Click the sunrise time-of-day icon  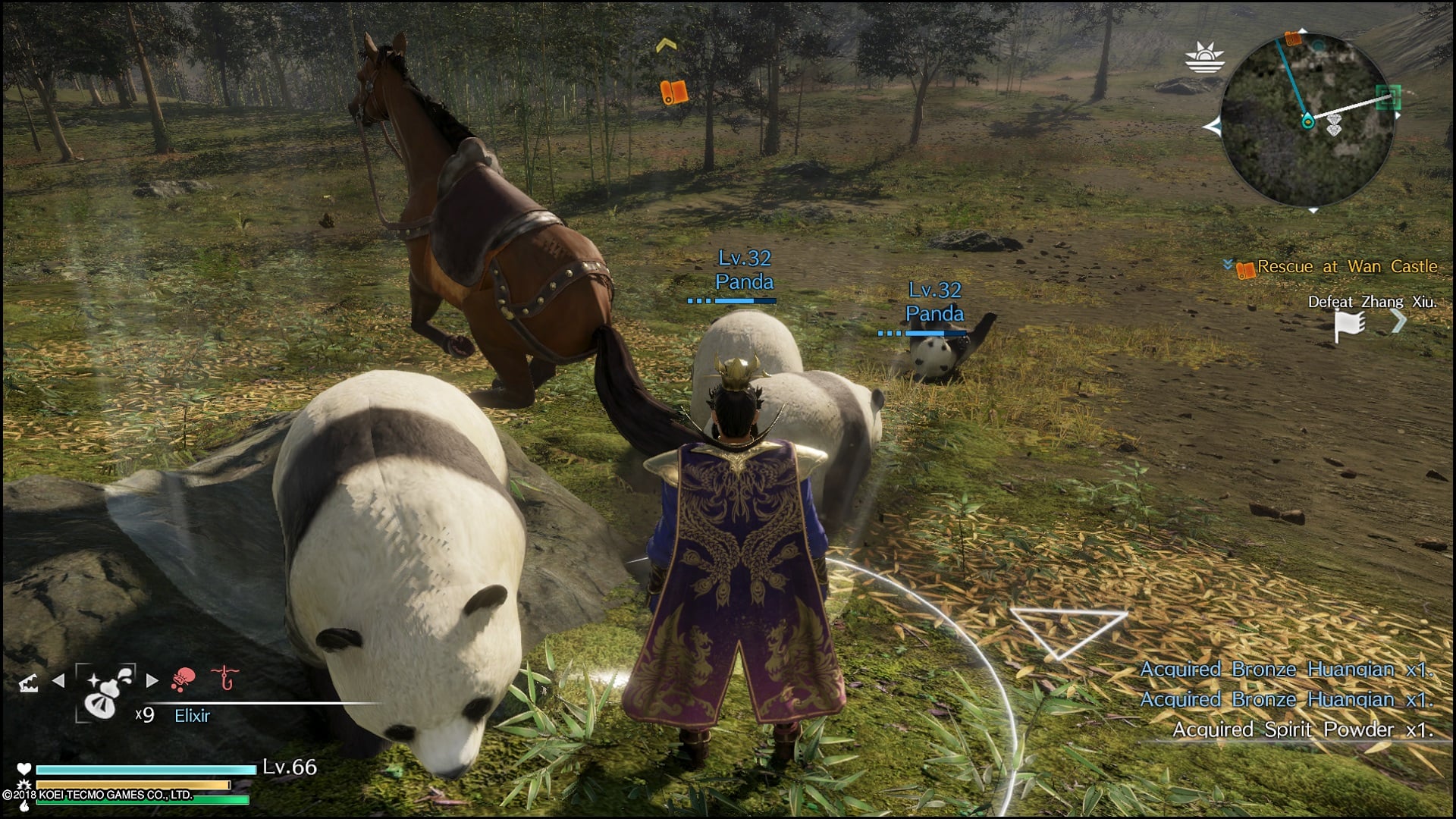pos(1205,57)
